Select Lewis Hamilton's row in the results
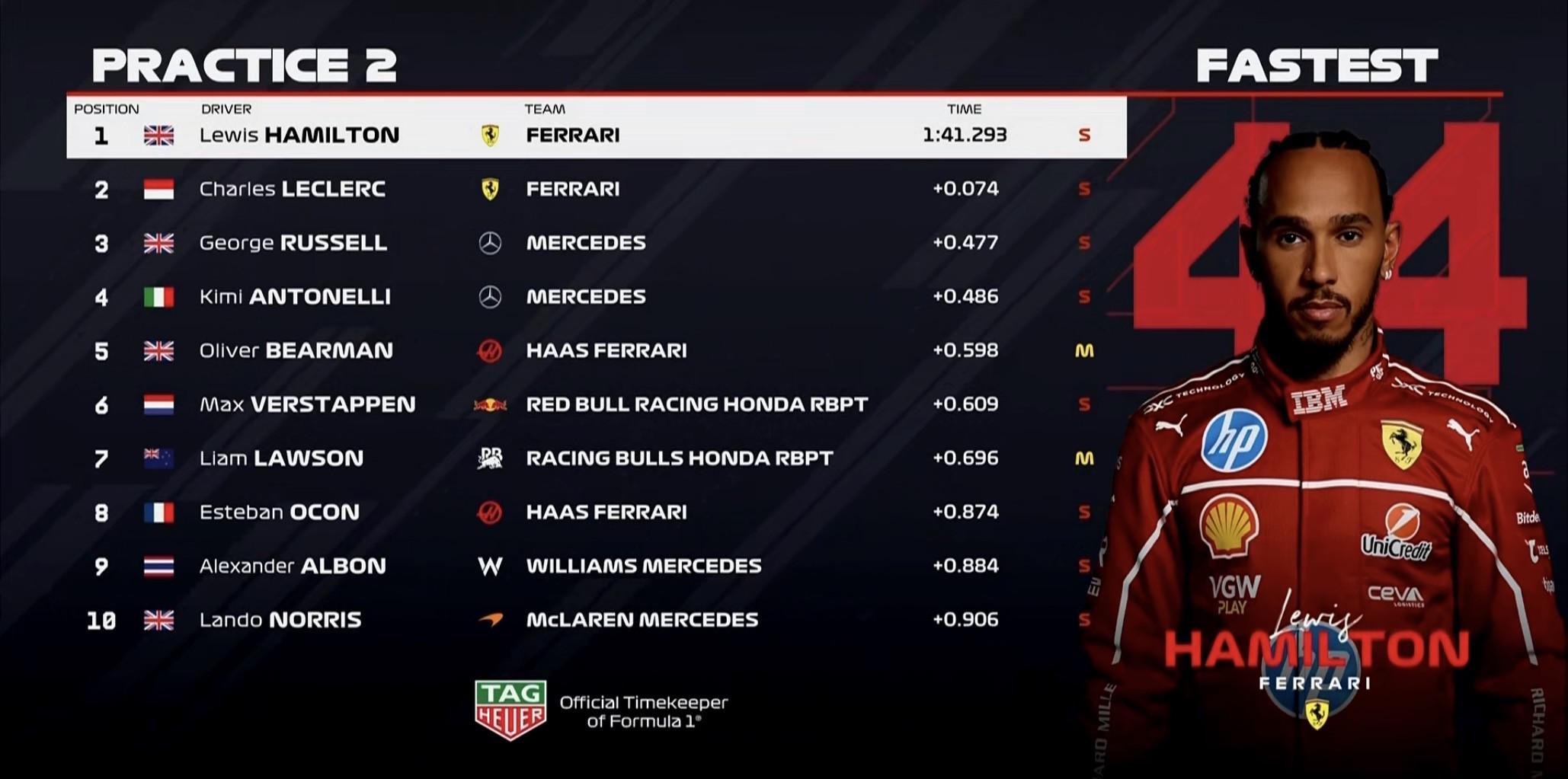The height and width of the screenshot is (779, 1568). point(299,136)
